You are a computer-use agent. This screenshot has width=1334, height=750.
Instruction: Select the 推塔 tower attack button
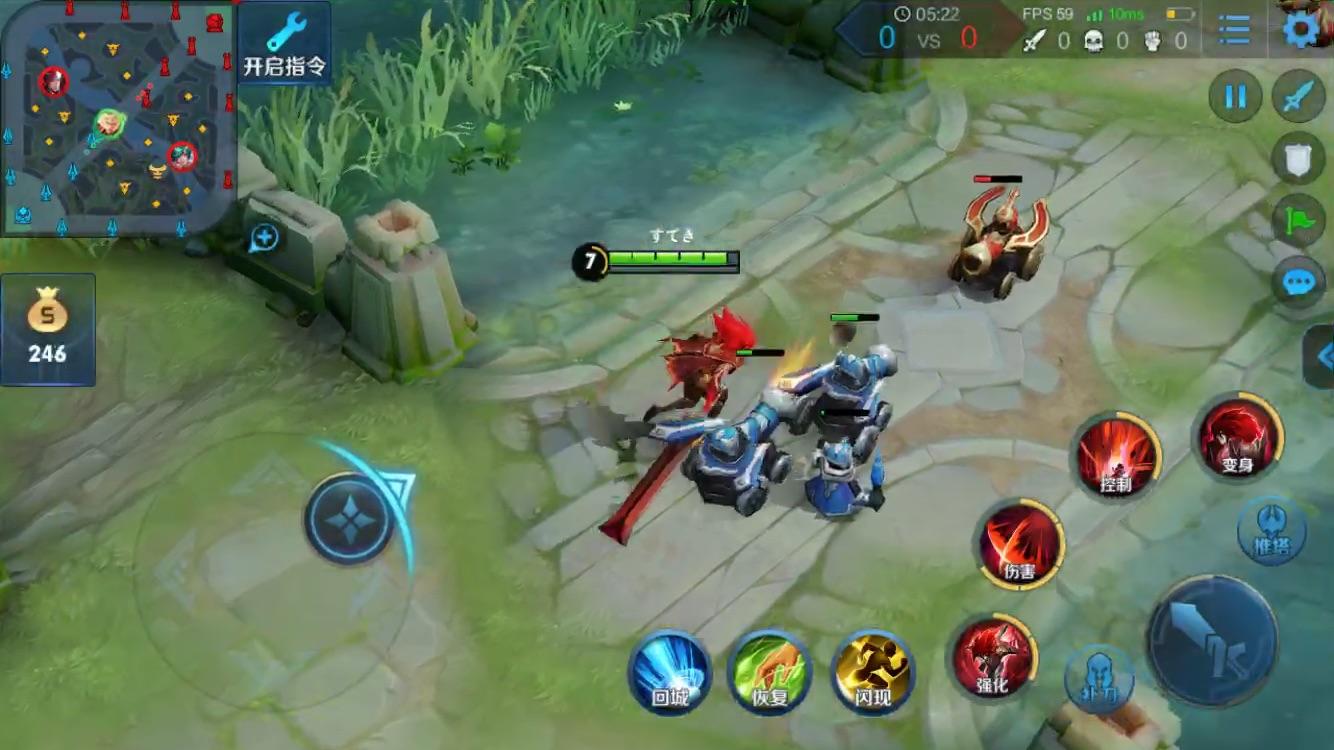pos(1271,530)
